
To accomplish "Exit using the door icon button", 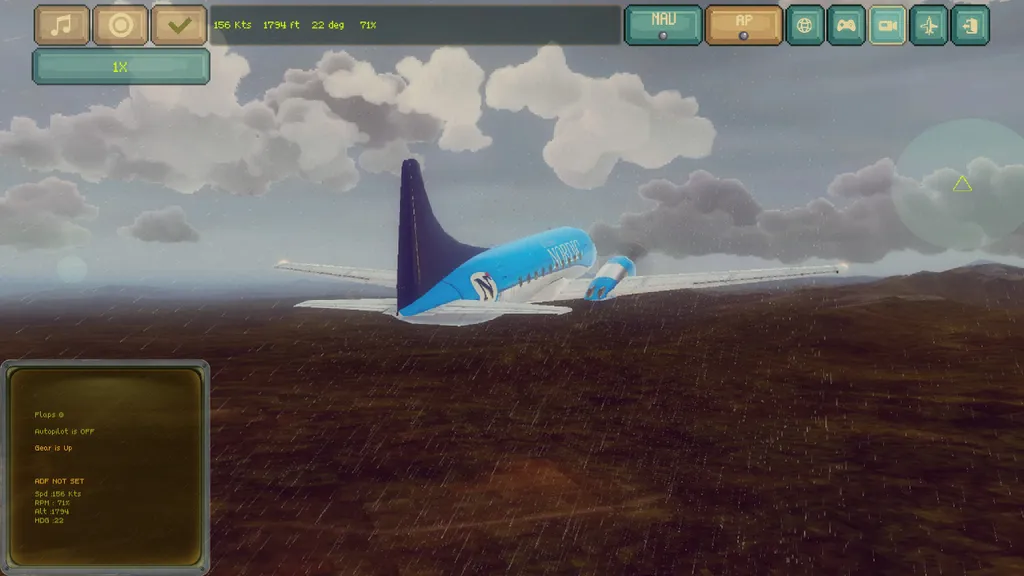I will (970, 25).
